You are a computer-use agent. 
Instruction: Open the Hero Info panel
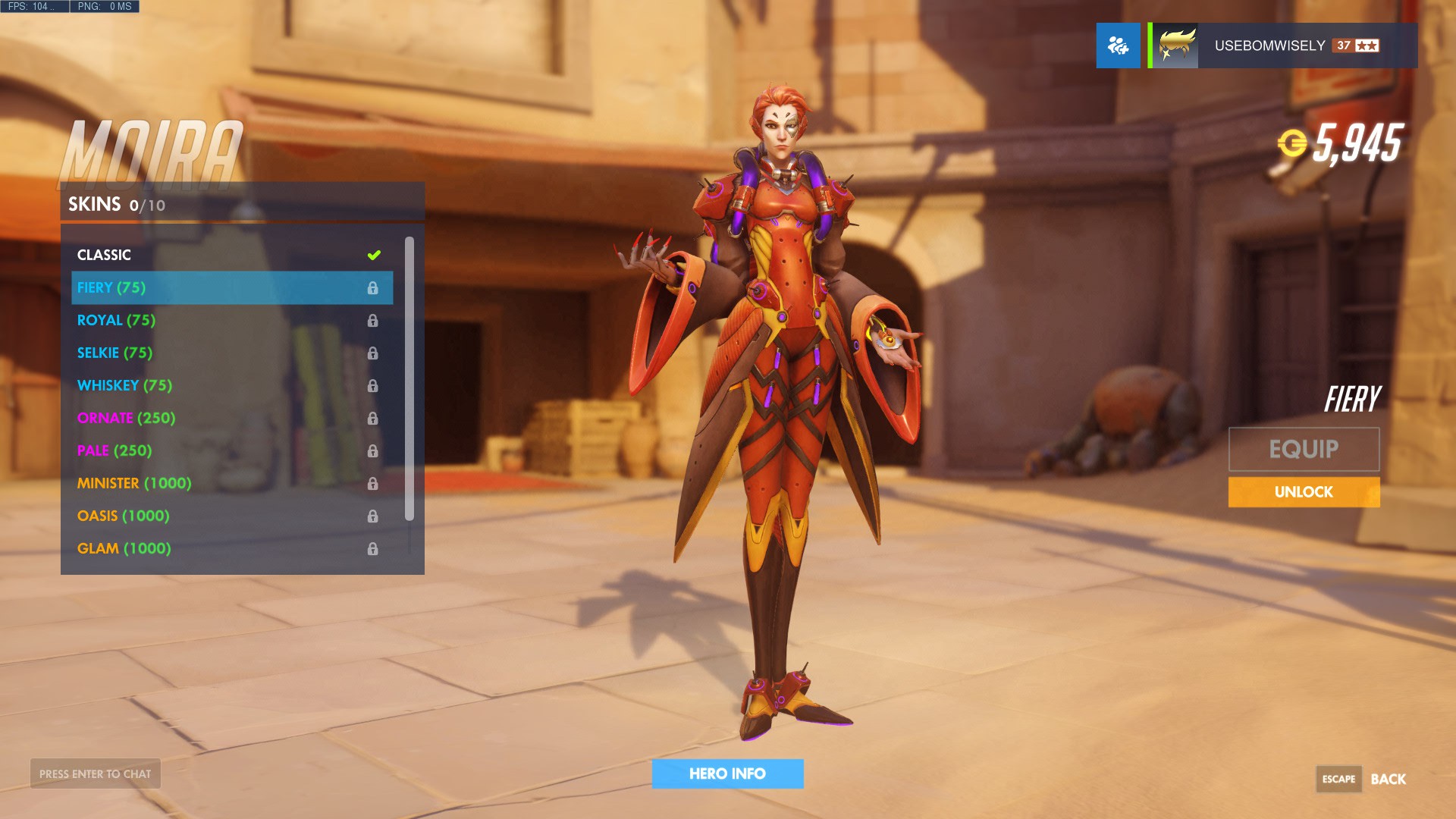tap(727, 773)
